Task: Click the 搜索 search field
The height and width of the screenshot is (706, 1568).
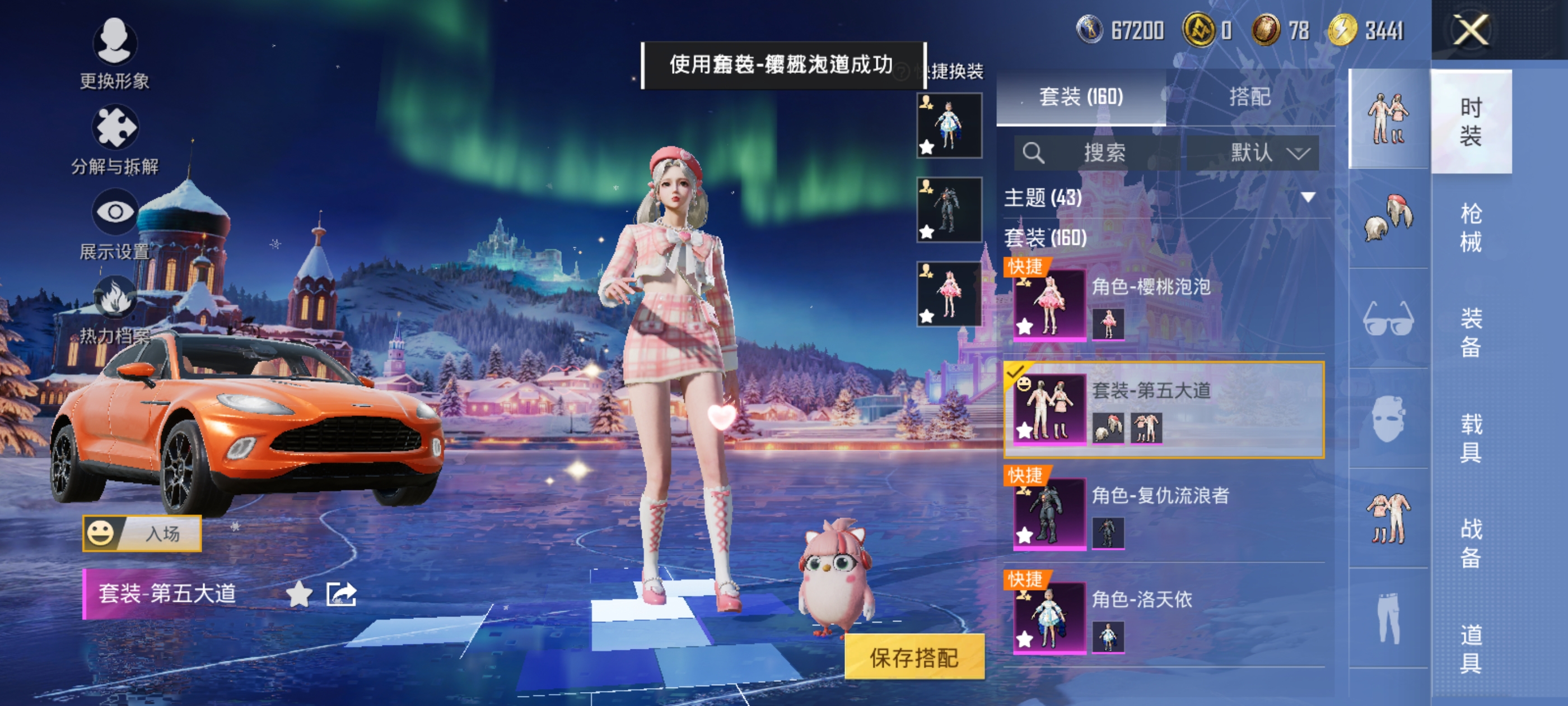Action: (x=1097, y=152)
